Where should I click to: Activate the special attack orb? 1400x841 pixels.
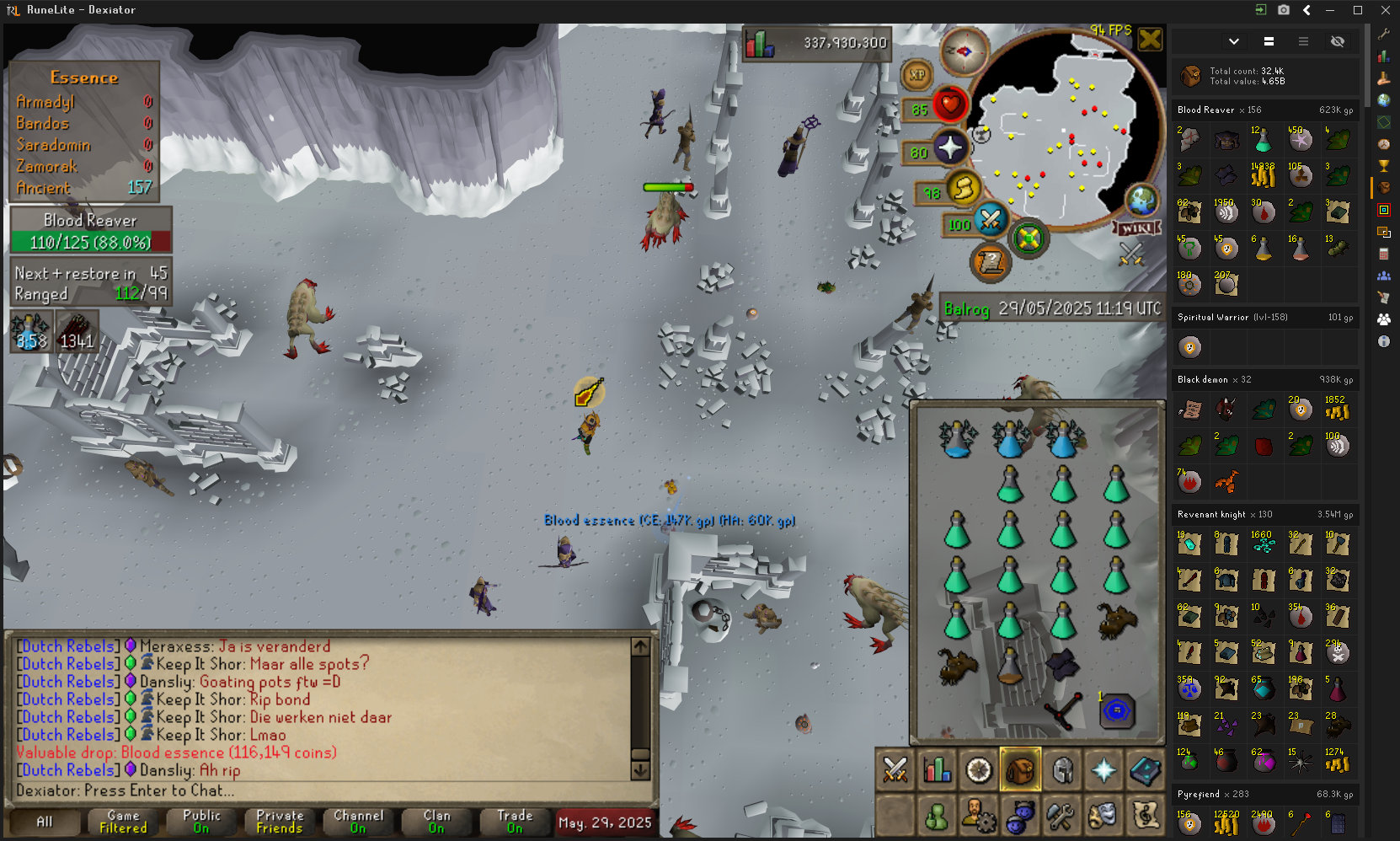(991, 220)
